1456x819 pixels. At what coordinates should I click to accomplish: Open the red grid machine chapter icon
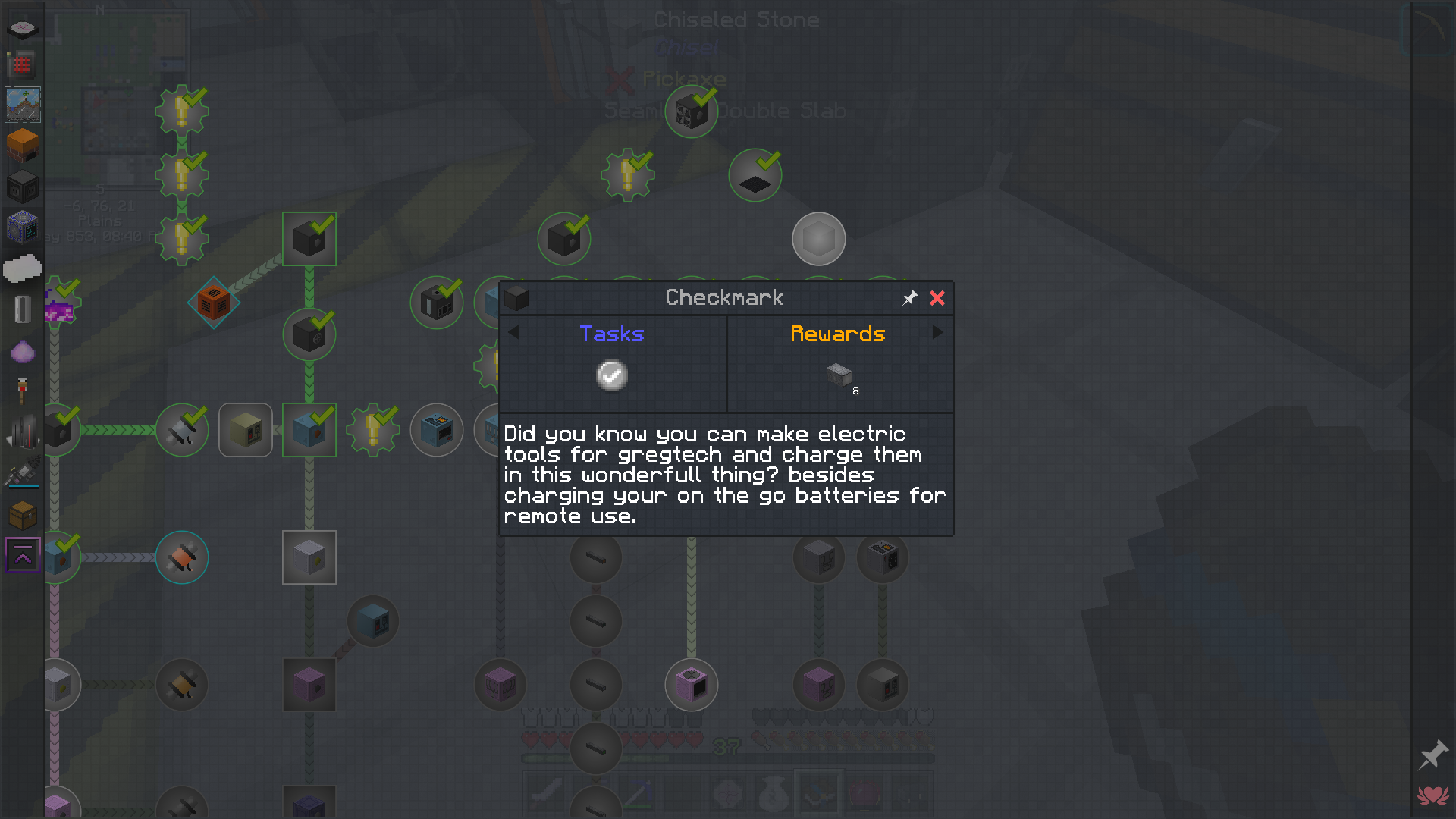(x=20, y=65)
